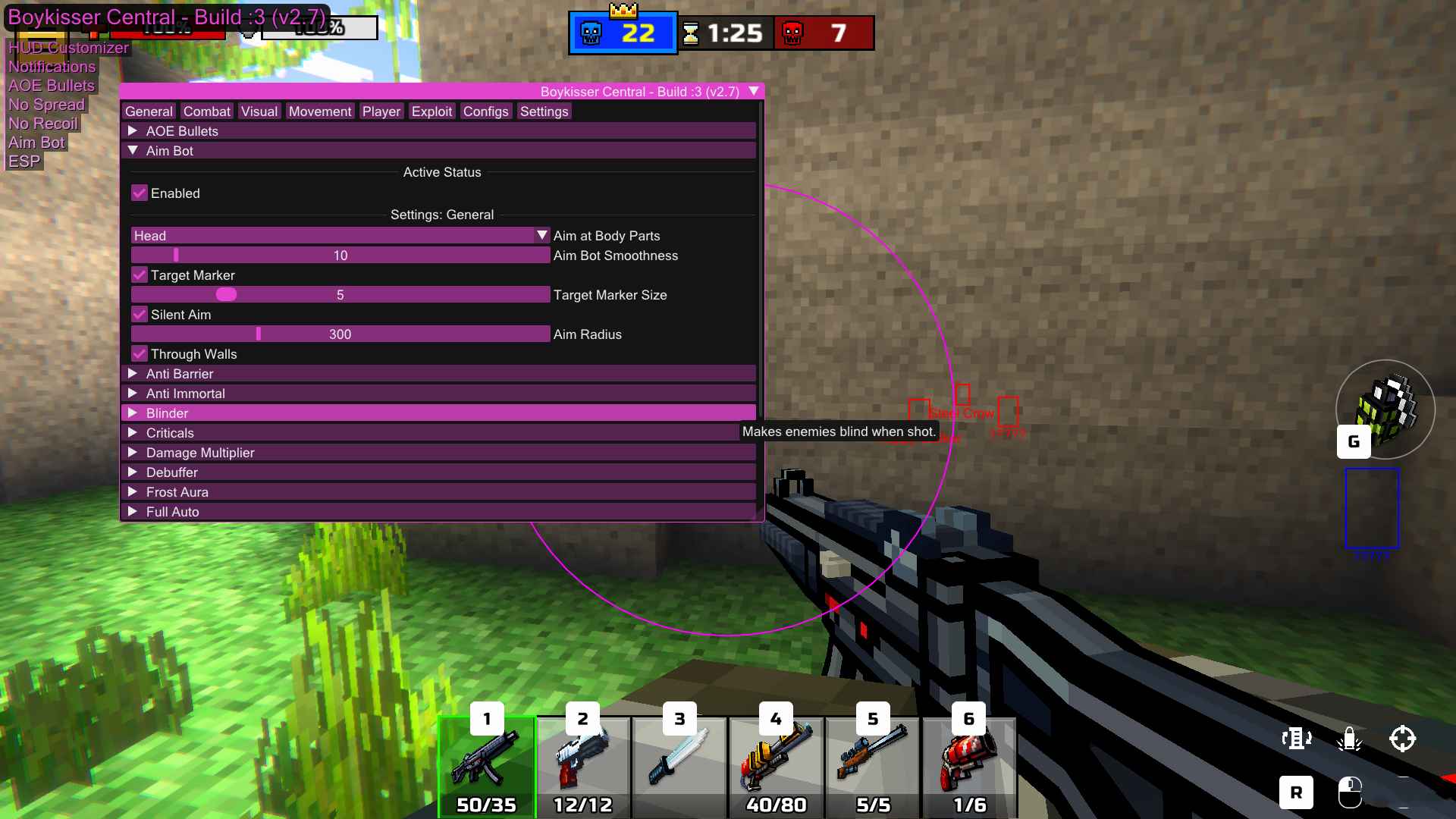Viewport: 1456px width, 819px height.
Task: Open the ESP sidebar entry
Action: [24, 161]
